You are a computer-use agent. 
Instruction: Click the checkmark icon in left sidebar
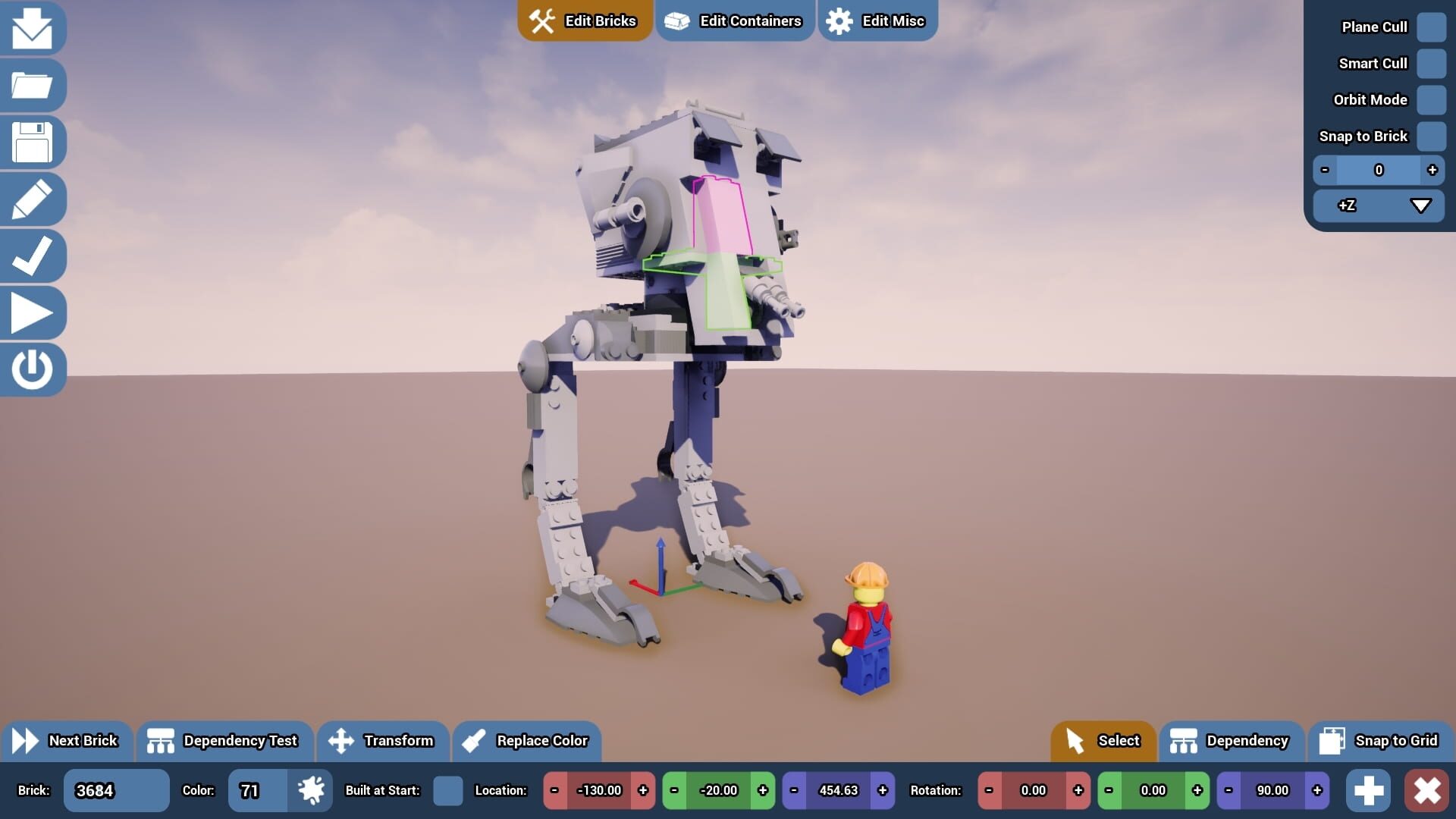pos(33,256)
